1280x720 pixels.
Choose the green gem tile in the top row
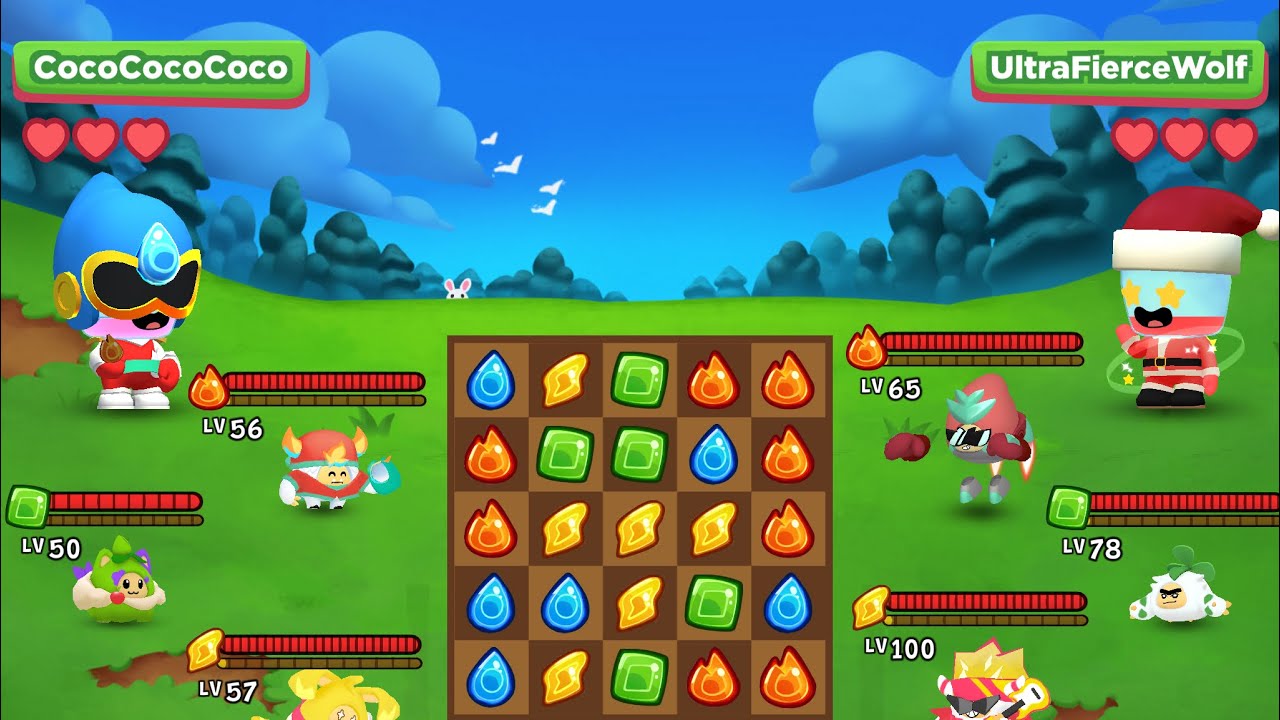pos(639,379)
